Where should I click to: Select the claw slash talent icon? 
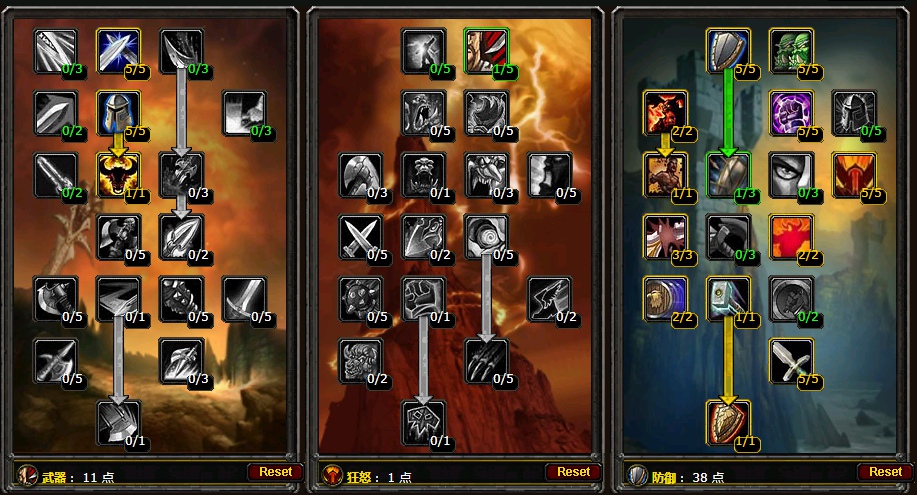(486, 361)
